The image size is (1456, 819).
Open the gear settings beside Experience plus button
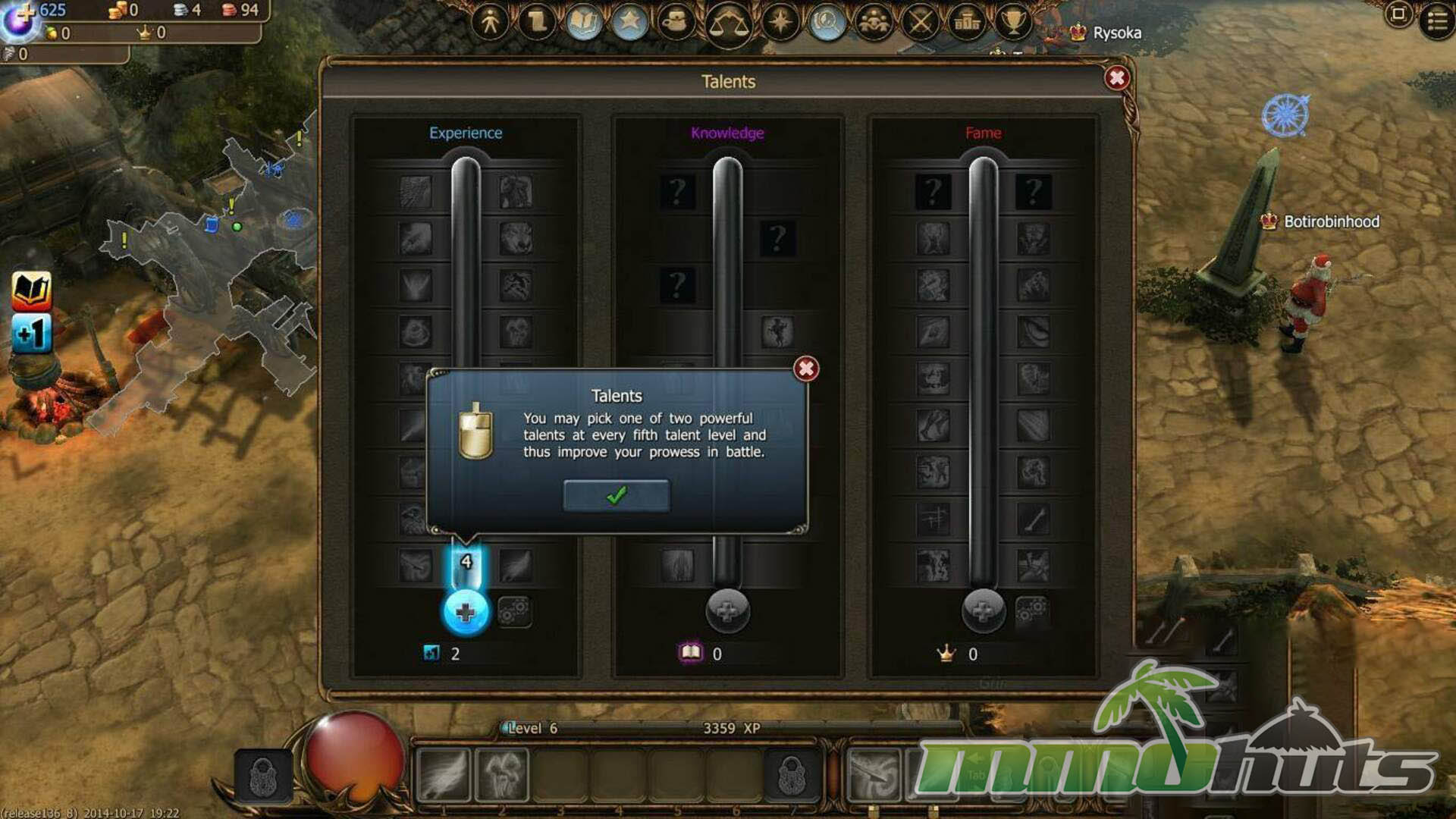click(x=515, y=611)
